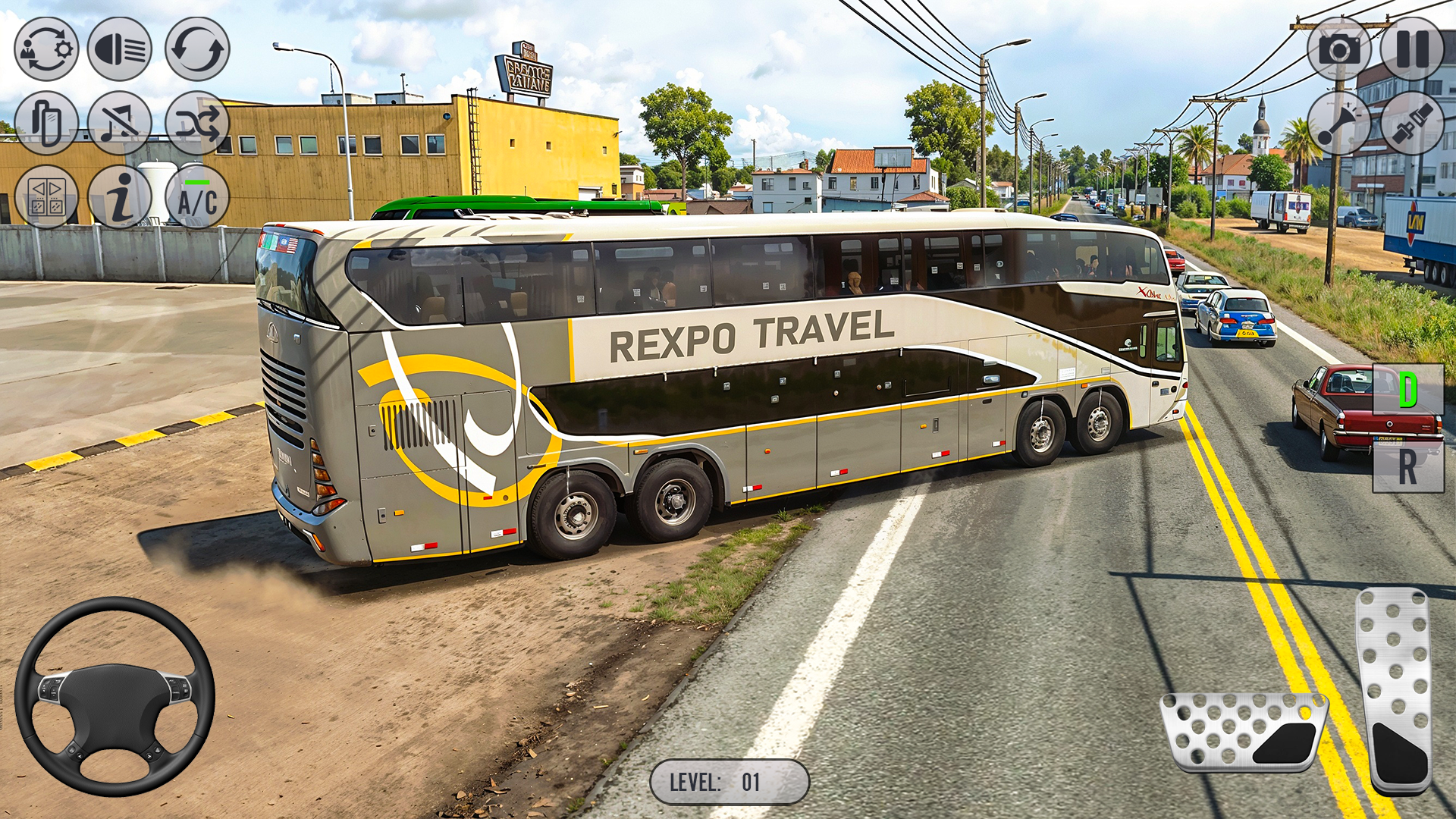Restart the current level
The height and width of the screenshot is (819, 1456).
[x=197, y=50]
